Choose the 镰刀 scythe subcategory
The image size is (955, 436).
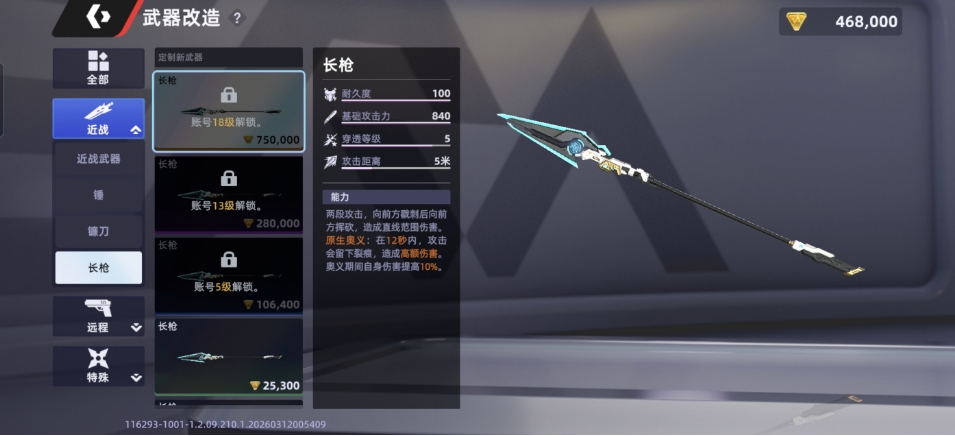(x=98, y=231)
